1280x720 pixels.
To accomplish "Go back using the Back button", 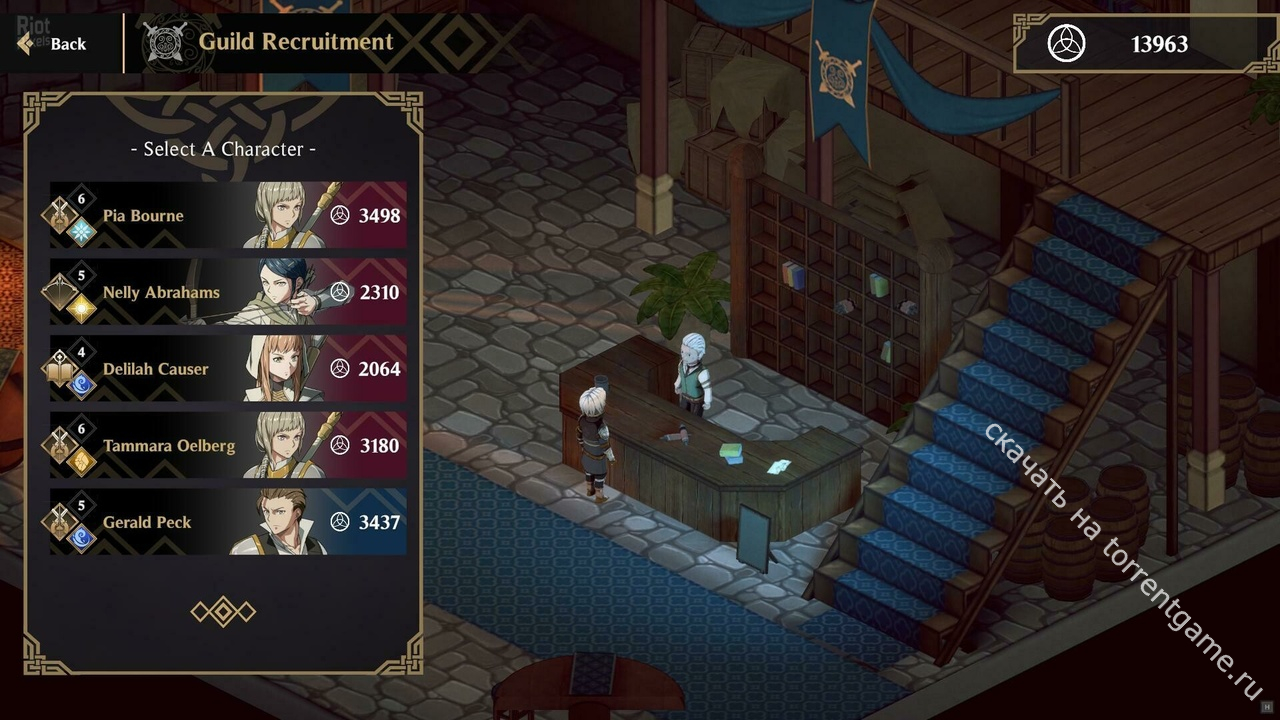I will click(54, 44).
